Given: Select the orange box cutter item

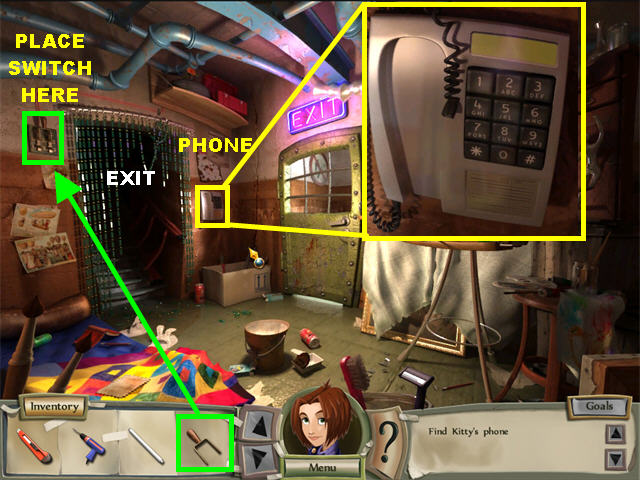Looking at the screenshot, I should [34, 442].
